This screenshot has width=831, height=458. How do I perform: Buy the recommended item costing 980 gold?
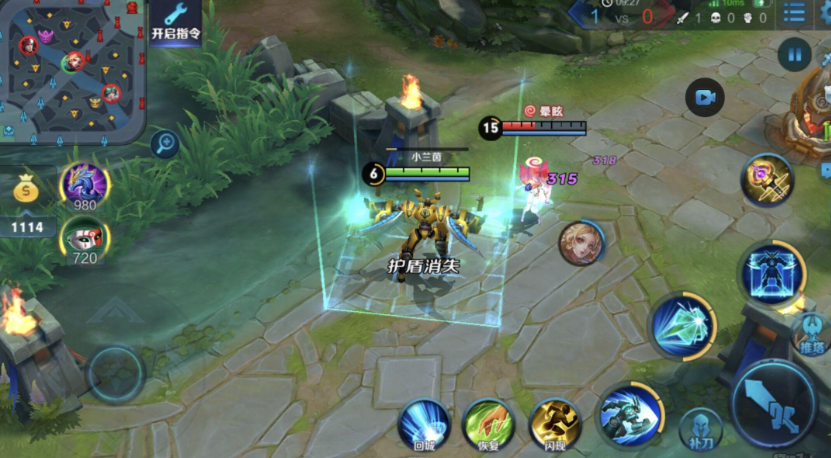coord(85,184)
